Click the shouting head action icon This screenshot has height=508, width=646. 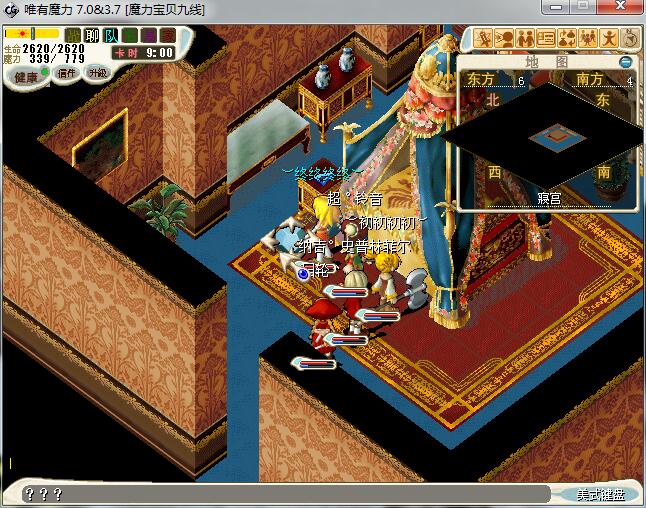505,38
